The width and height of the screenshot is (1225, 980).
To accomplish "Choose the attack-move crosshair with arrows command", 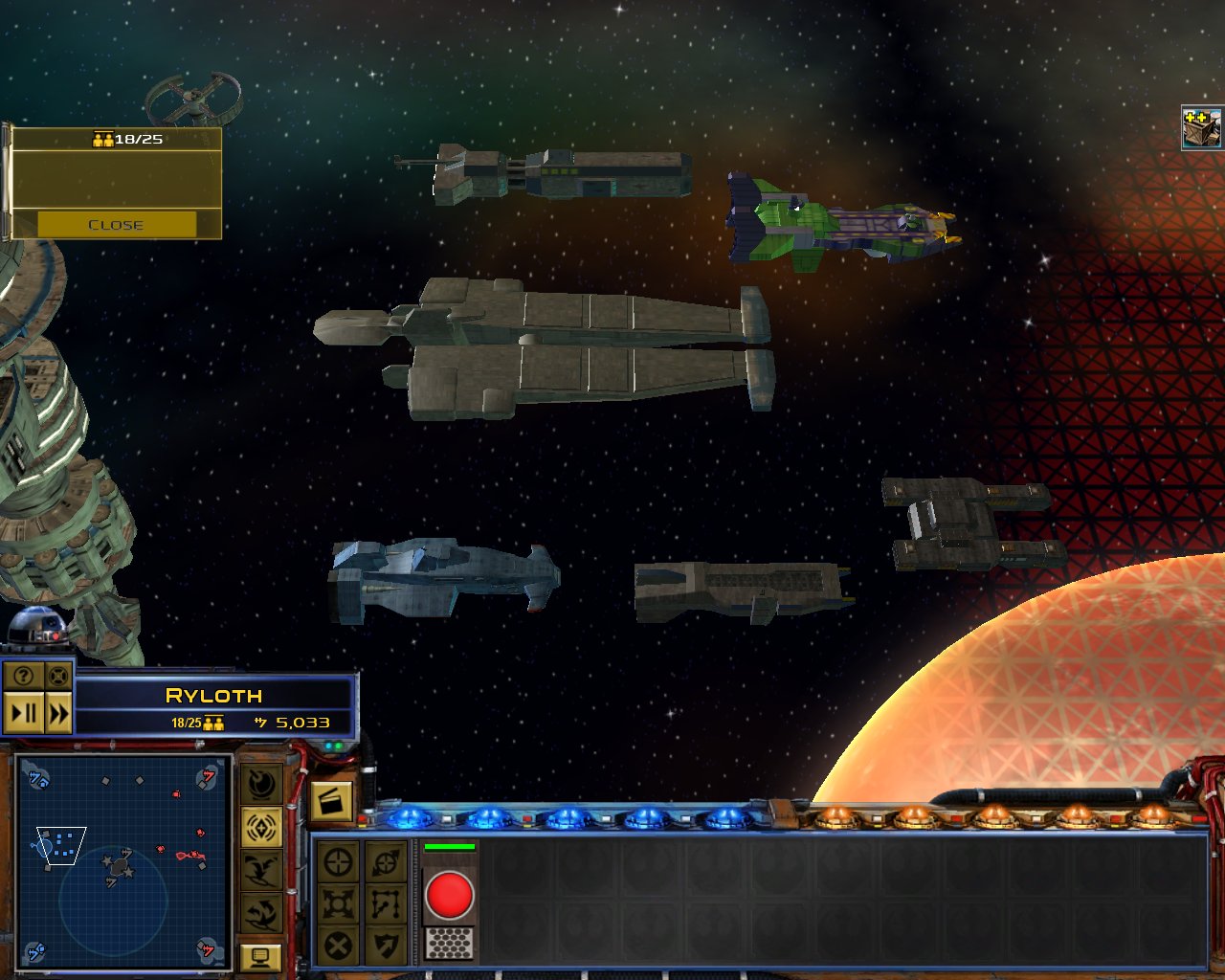I will click(387, 862).
